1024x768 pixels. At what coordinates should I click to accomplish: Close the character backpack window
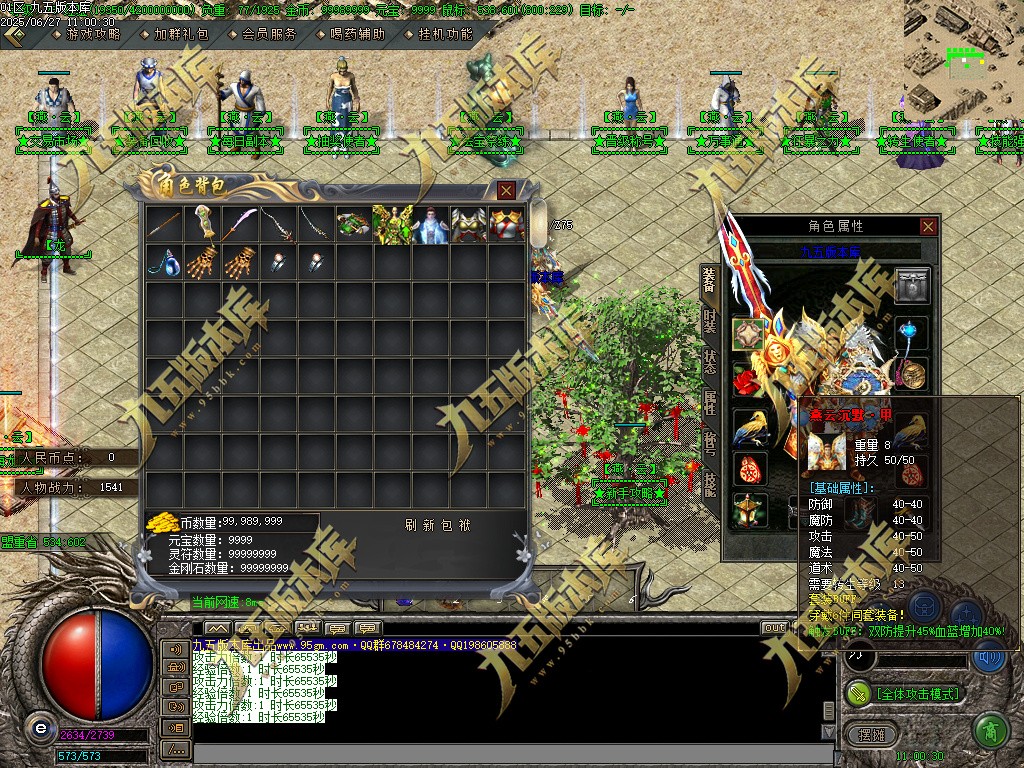tap(507, 190)
